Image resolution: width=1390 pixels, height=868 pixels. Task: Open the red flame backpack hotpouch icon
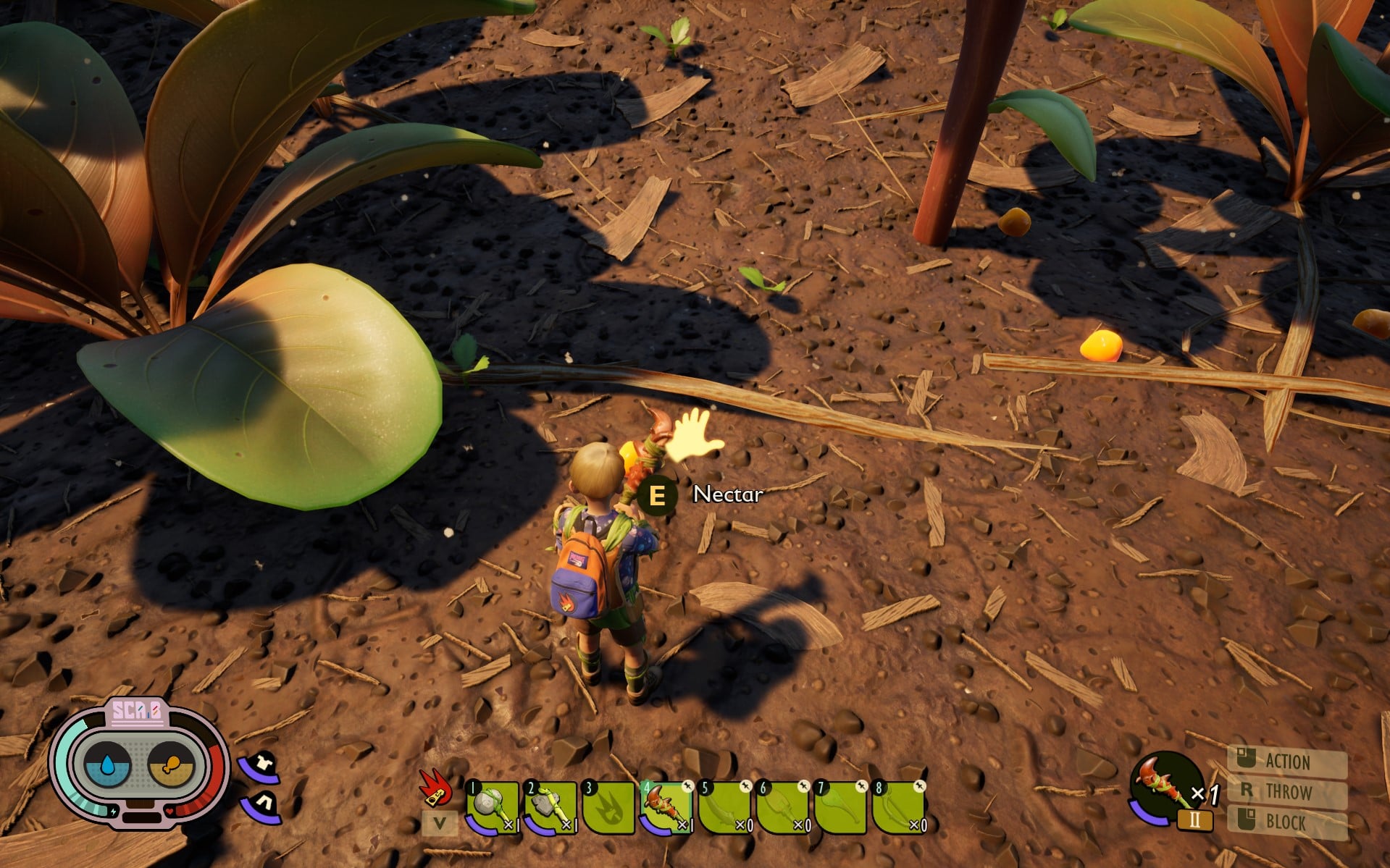437,788
